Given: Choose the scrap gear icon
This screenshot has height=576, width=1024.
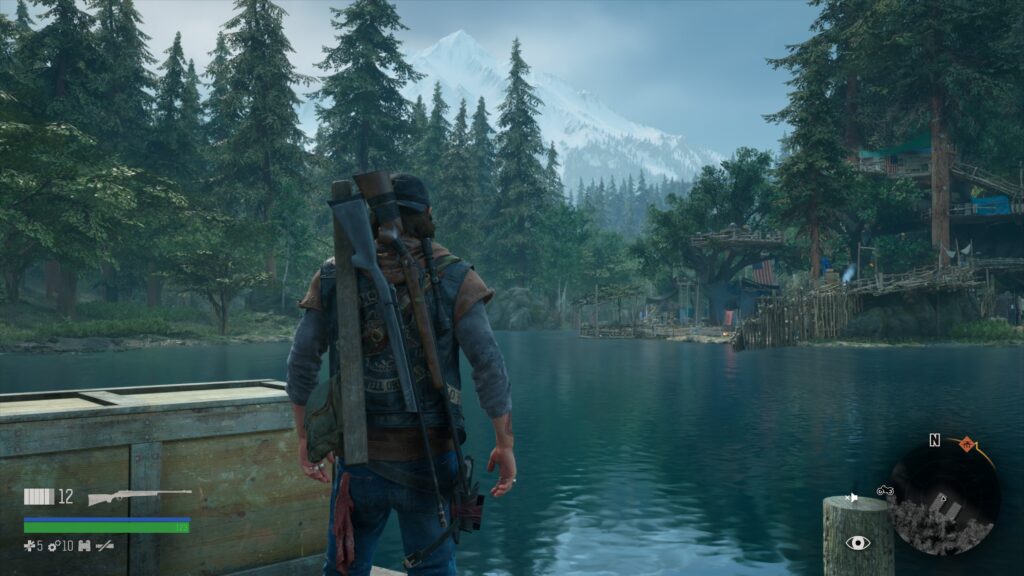Looking at the screenshot, I should coord(52,544).
